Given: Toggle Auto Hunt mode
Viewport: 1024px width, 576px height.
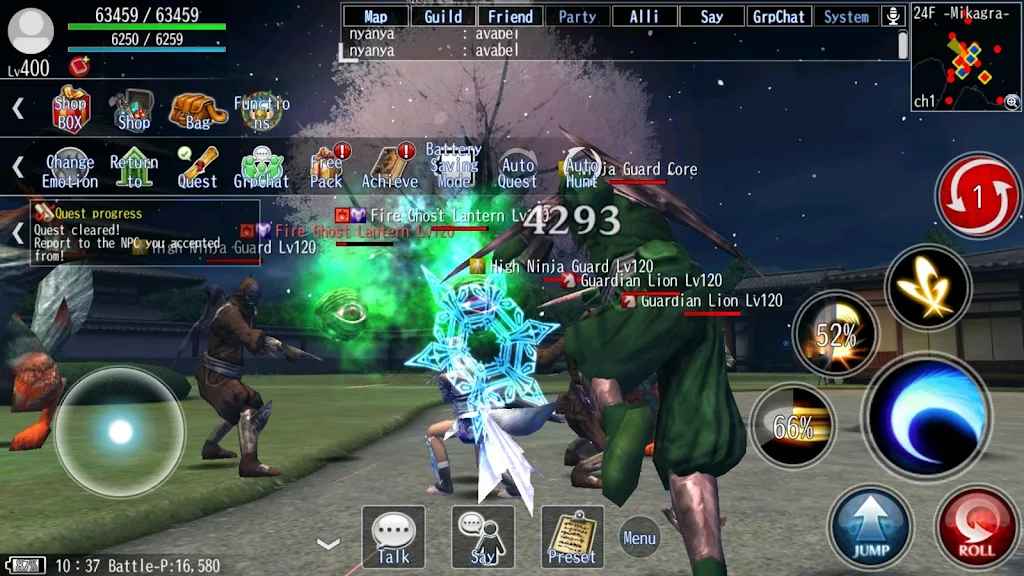Looking at the screenshot, I should coord(581,171).
